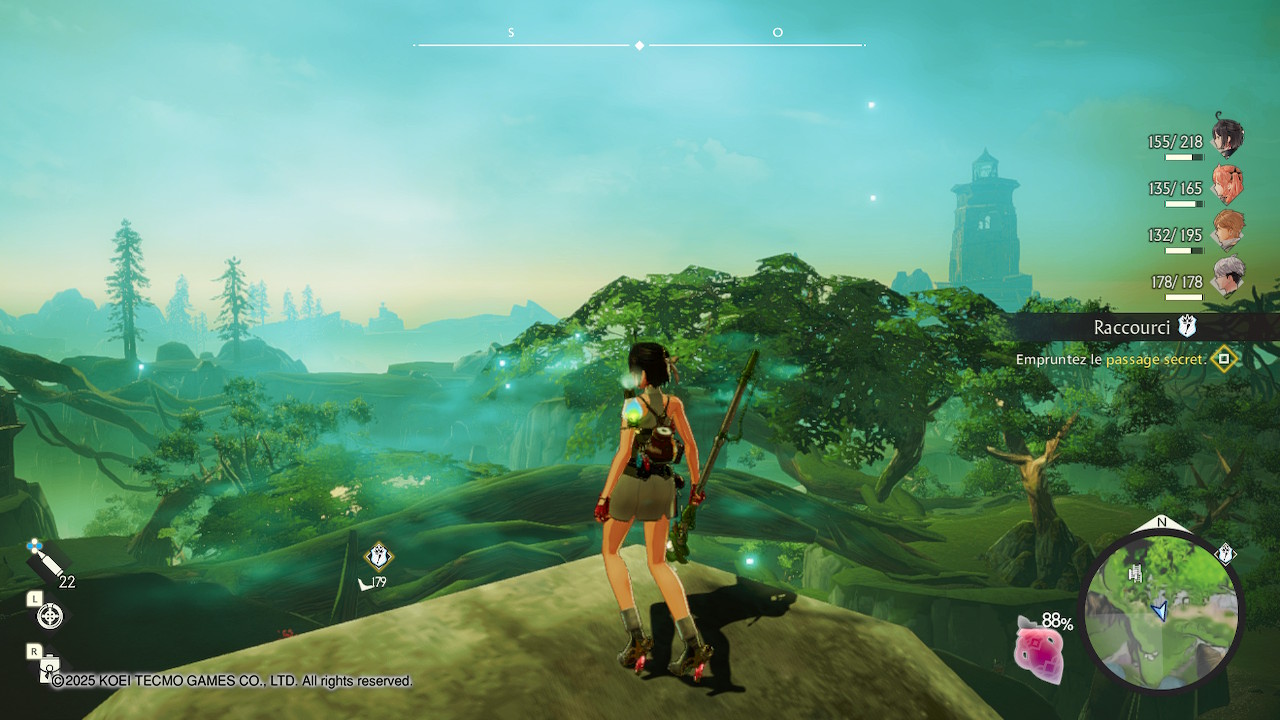Open the satchel bag icon
Screen dimensions: 1280x720
48,667
